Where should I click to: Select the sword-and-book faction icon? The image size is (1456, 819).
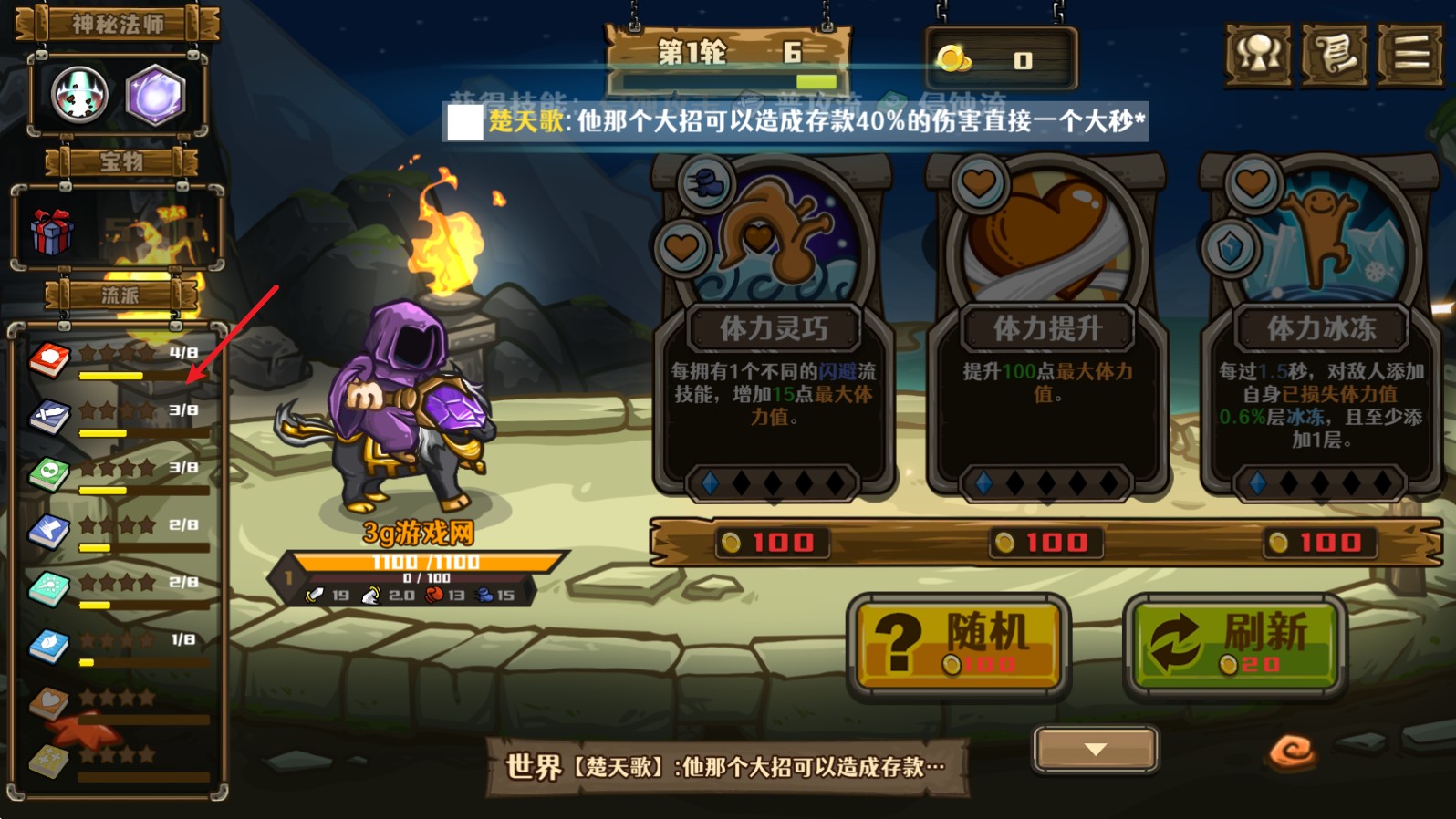point(48,416)
